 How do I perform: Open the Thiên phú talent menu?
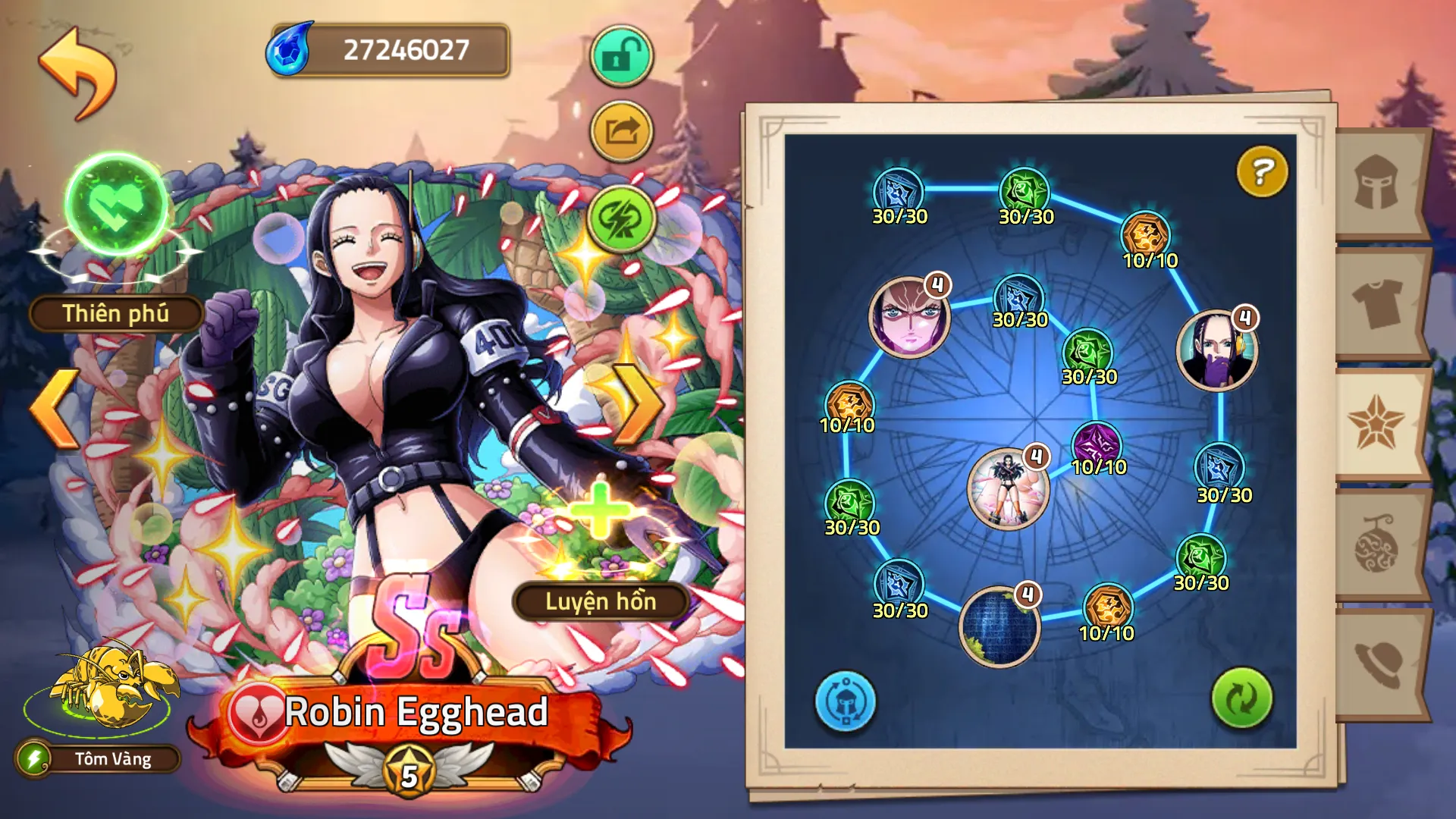[115, 313]
